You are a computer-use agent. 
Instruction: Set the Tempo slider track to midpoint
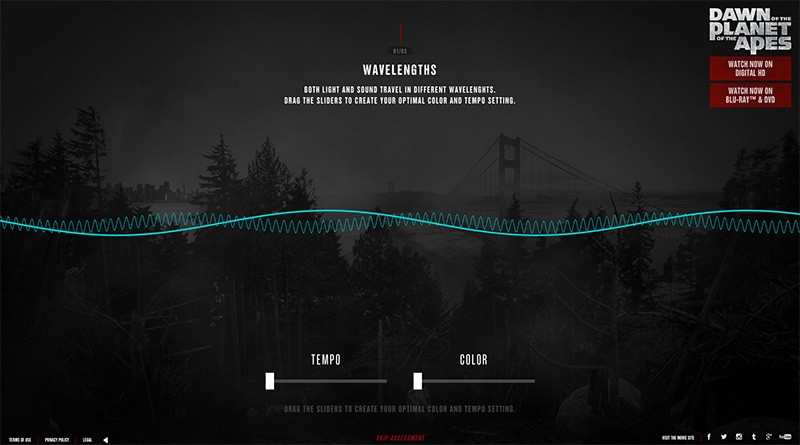point(328,381)
